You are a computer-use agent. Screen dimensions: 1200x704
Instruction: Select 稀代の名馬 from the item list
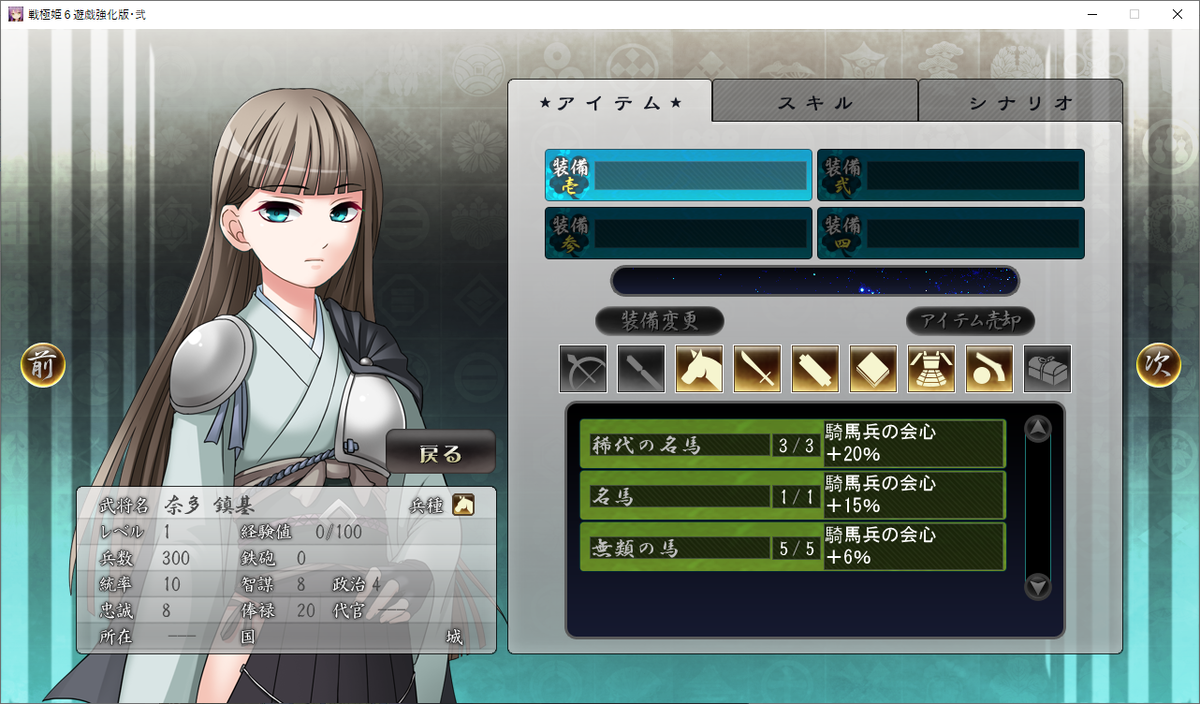click(x=792, y=444)
